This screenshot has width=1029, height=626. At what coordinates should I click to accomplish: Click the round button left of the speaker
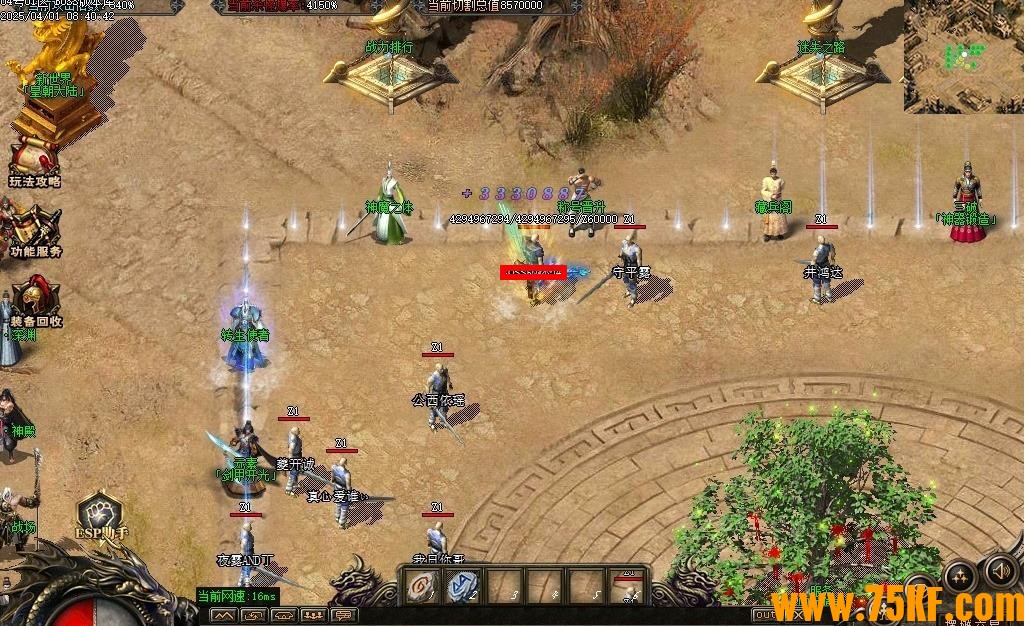point(959,574)
